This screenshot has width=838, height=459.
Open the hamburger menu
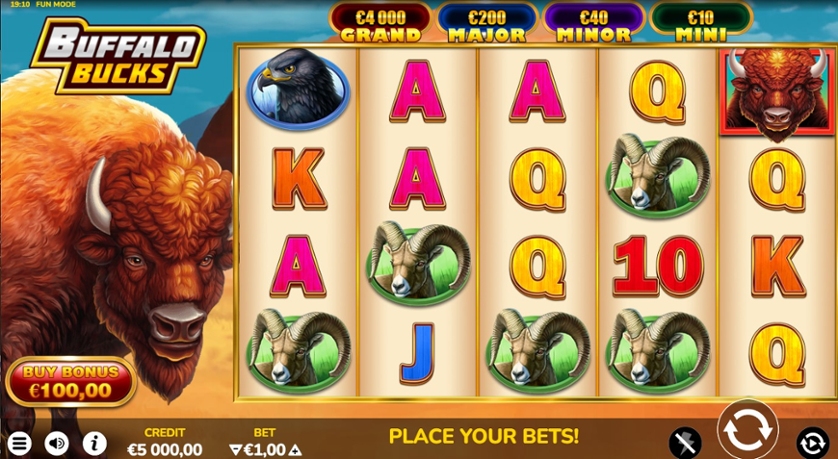coord(19,442)
